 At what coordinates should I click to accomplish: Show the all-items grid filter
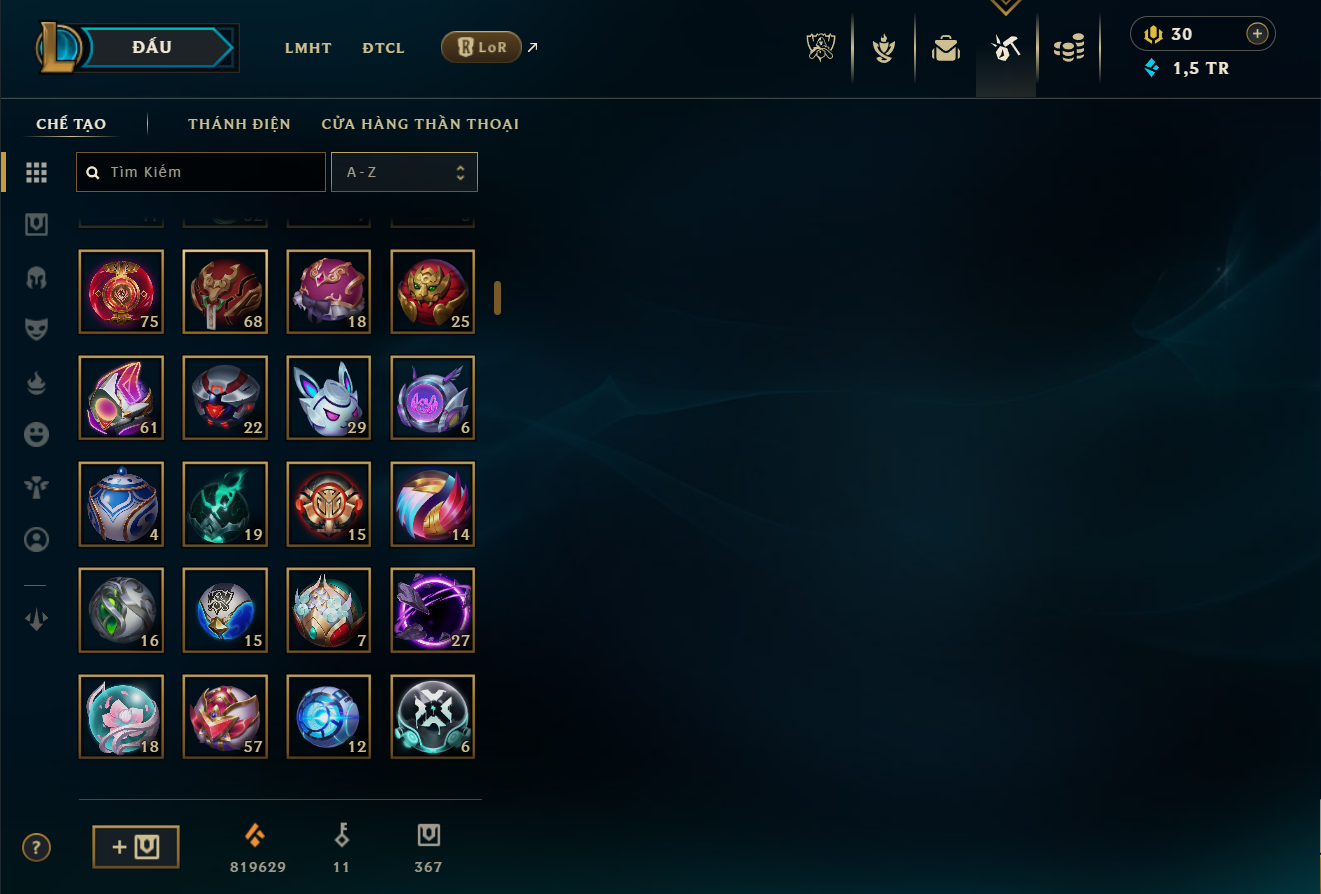click(x=37, y=172)
